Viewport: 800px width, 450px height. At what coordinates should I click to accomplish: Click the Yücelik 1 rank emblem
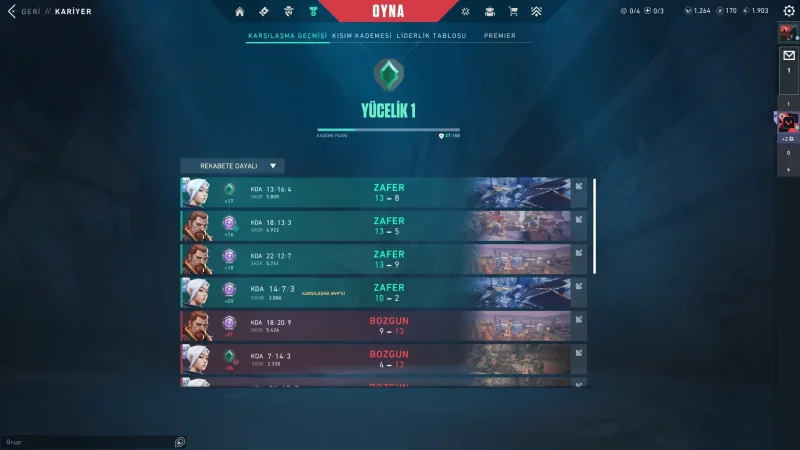click(388, 74)
